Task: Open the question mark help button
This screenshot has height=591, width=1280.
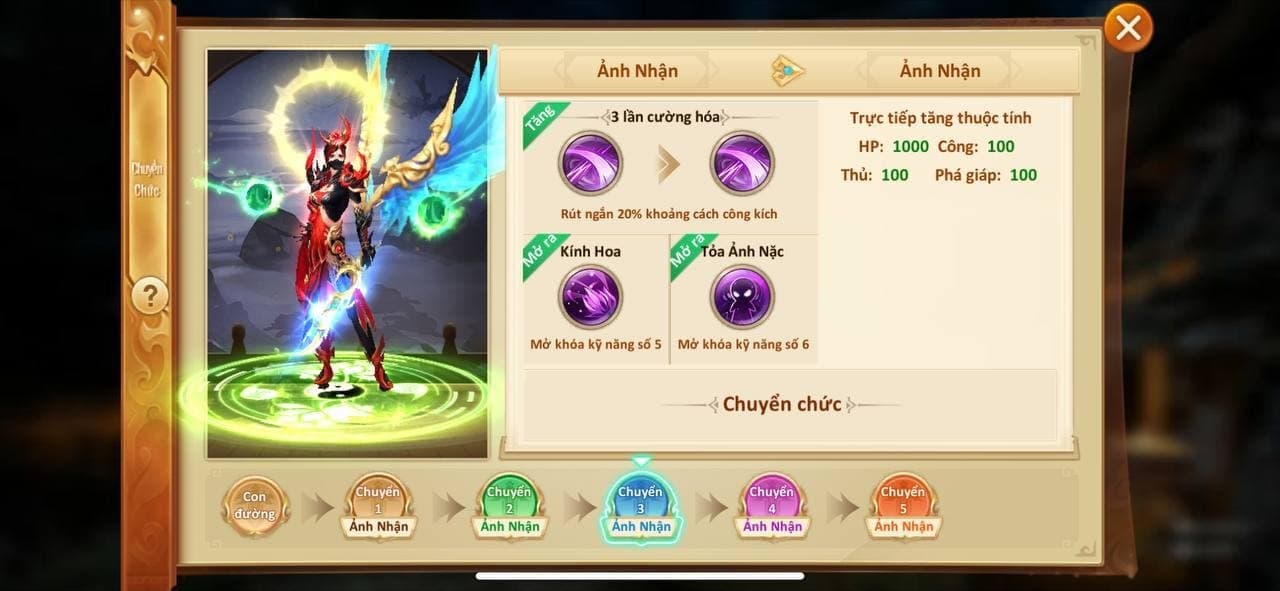Action: [x=150, y=296]
